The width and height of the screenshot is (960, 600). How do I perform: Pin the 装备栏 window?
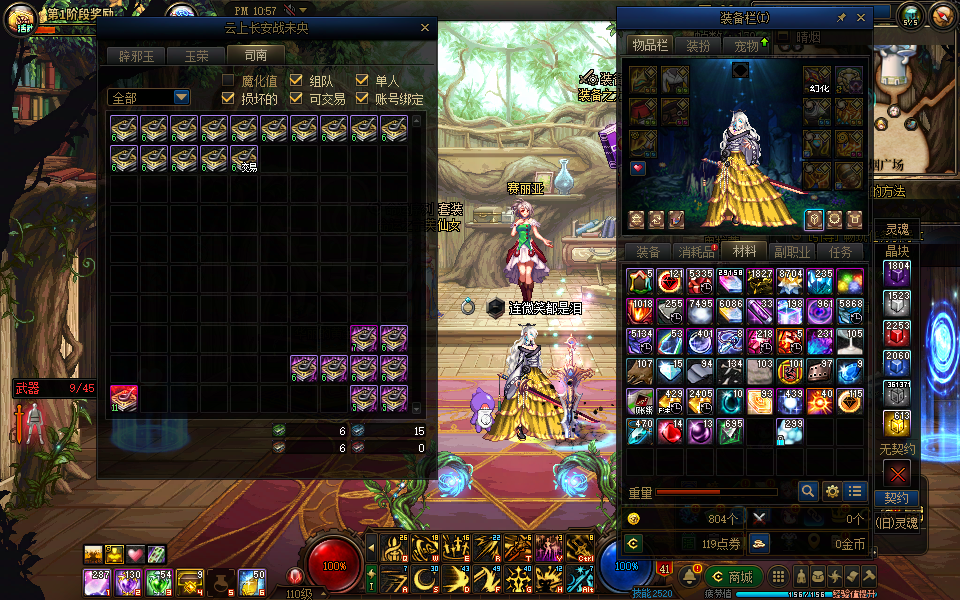click(x=841, y=18)
